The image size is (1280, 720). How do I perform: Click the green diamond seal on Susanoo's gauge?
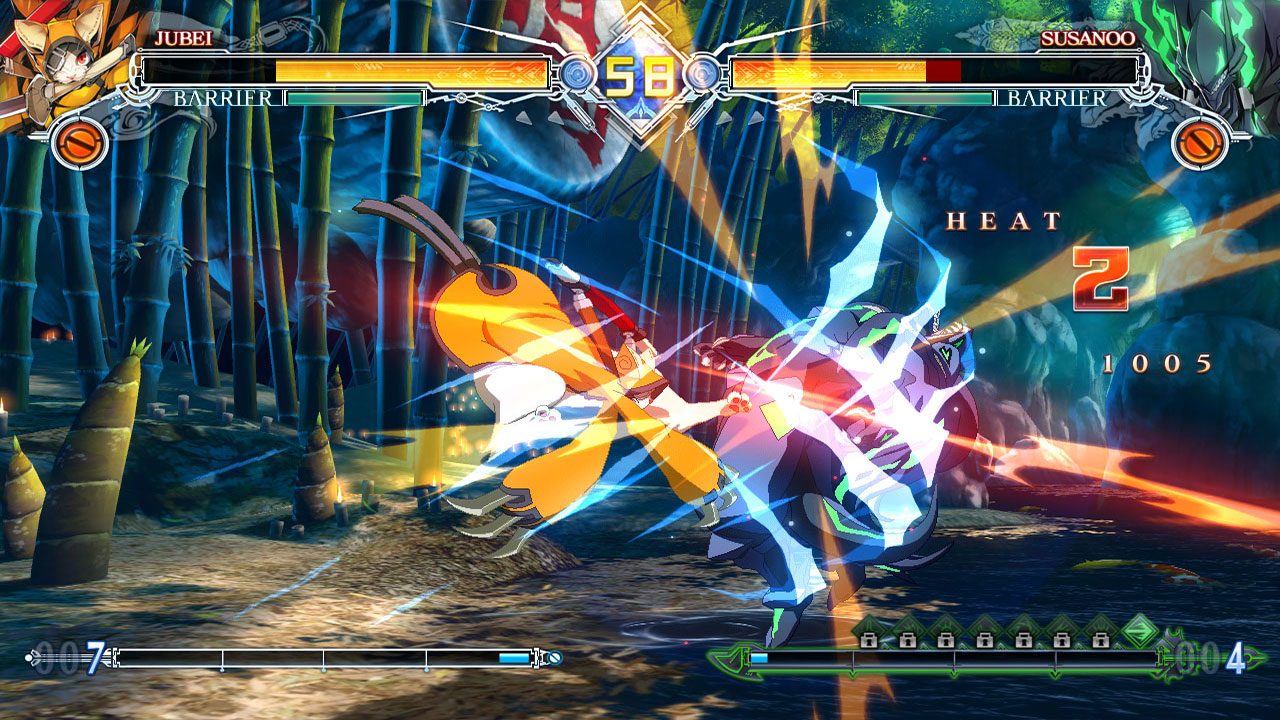(1140, 632)
